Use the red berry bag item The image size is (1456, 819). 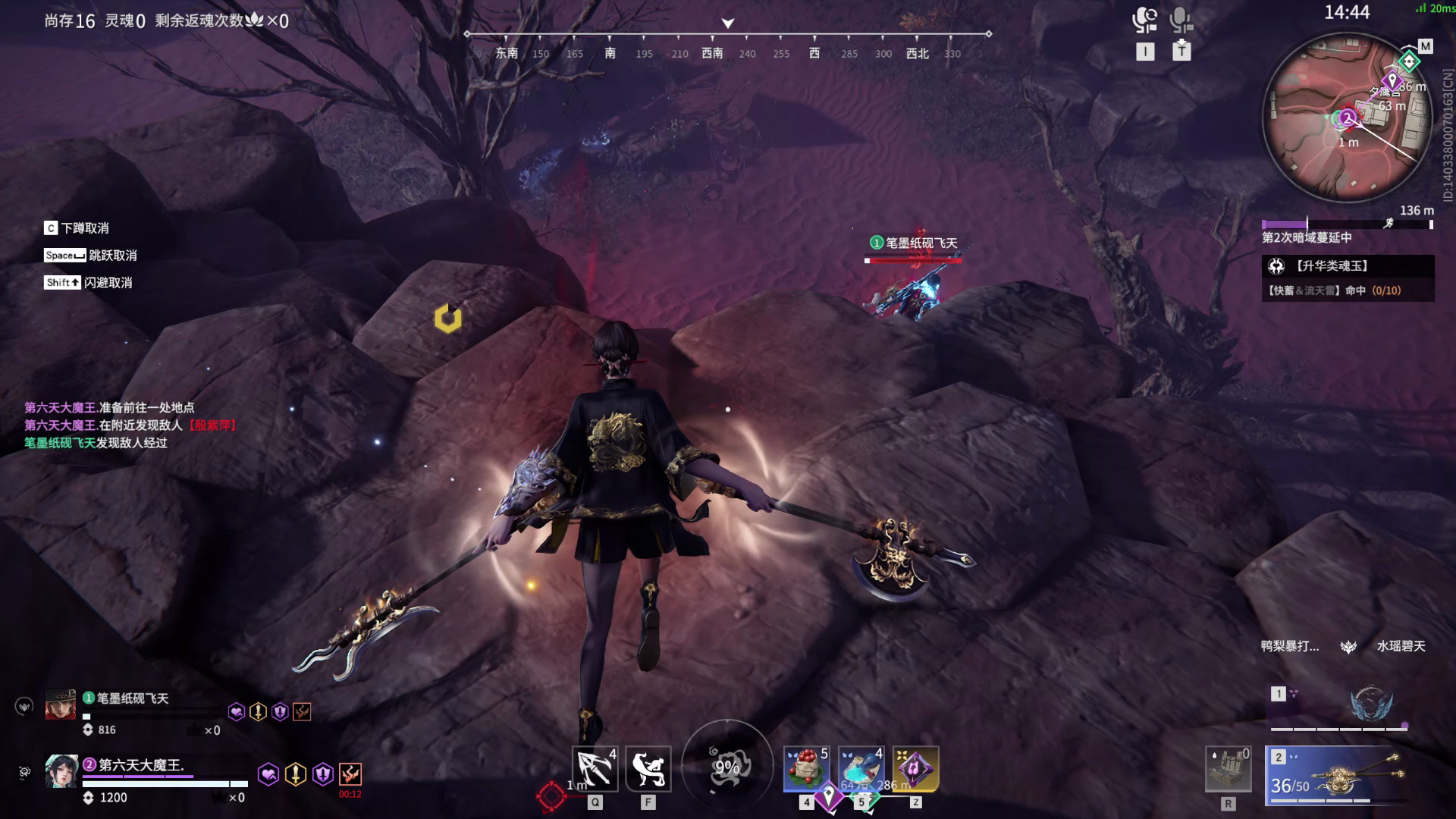click(806, 769)
